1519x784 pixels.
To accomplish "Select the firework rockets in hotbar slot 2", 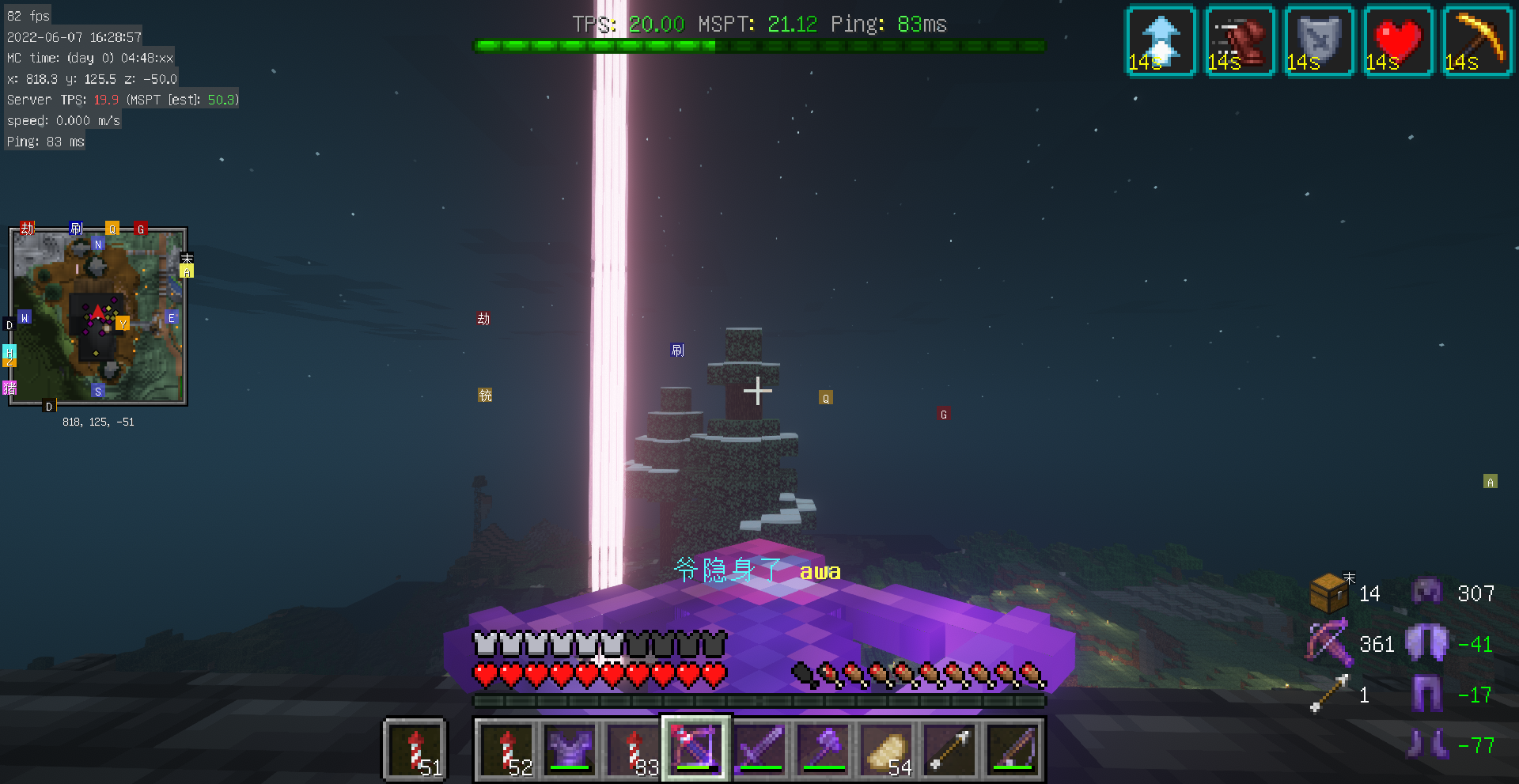I will (x=507, y=748).
